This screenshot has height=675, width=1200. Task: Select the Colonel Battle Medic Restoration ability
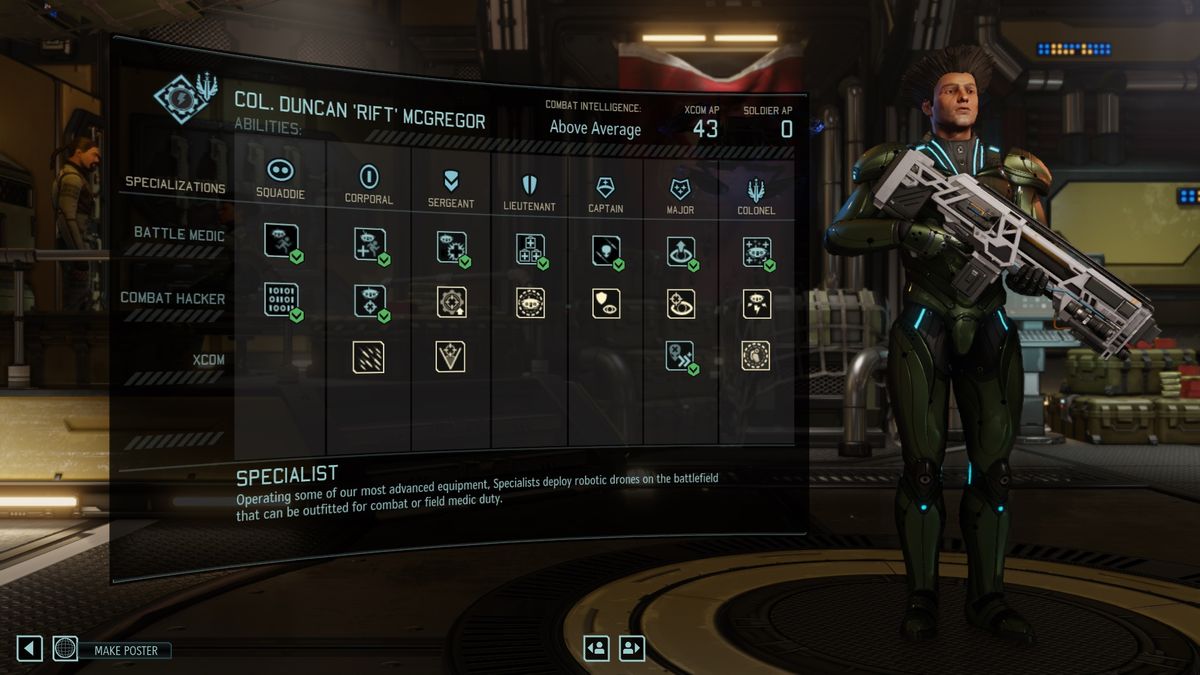click(756, 252)
